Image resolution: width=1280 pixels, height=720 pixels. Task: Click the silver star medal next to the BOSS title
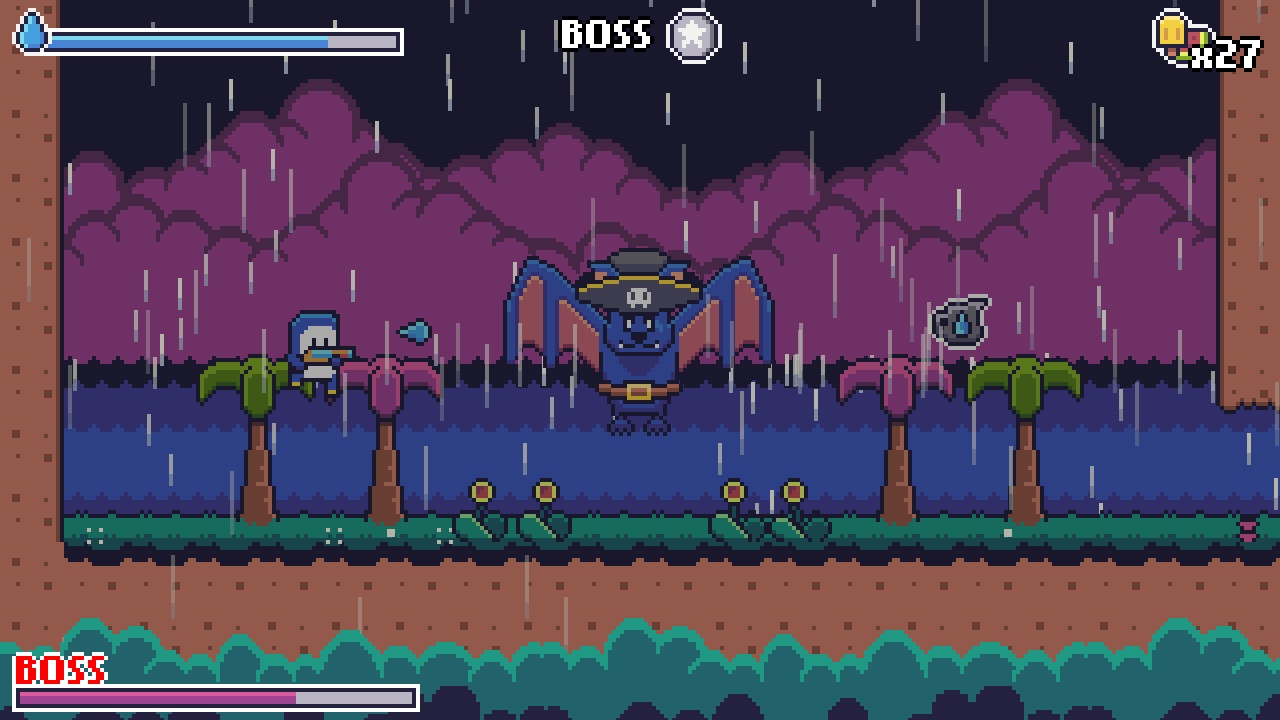(x=692, y=35)
